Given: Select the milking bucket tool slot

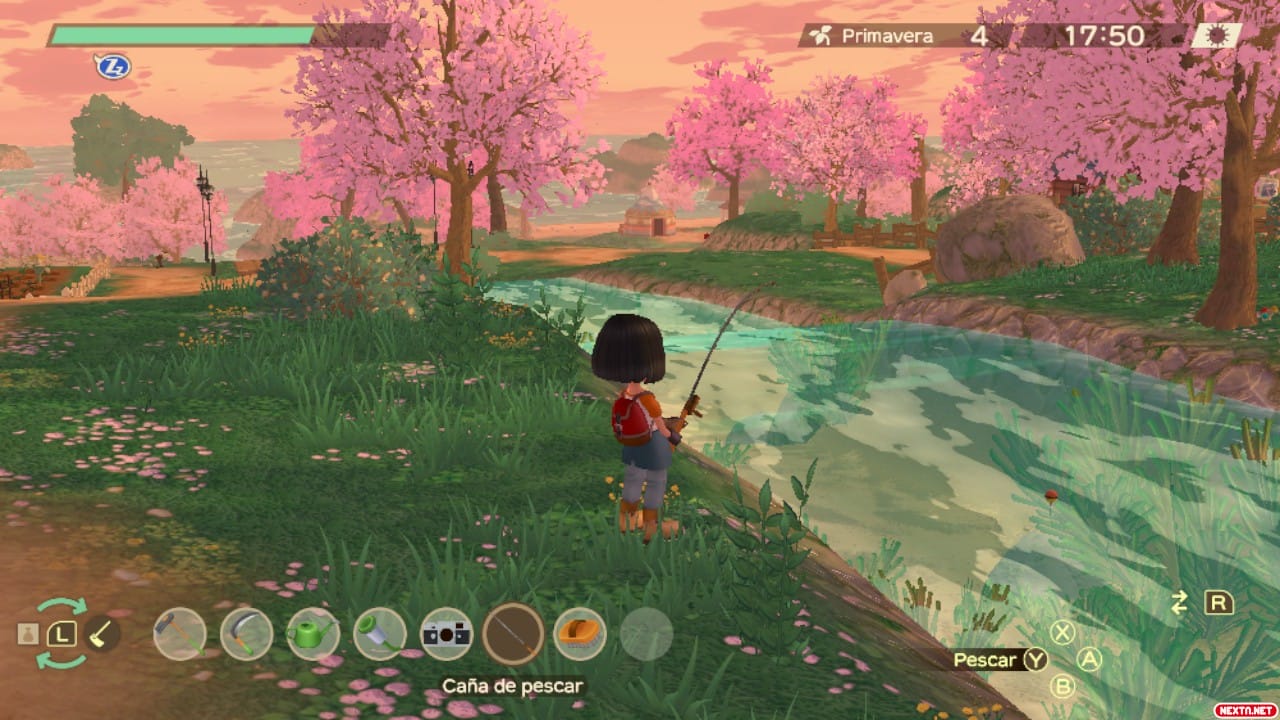Looking at the screenshot, I should pos(380,634).
